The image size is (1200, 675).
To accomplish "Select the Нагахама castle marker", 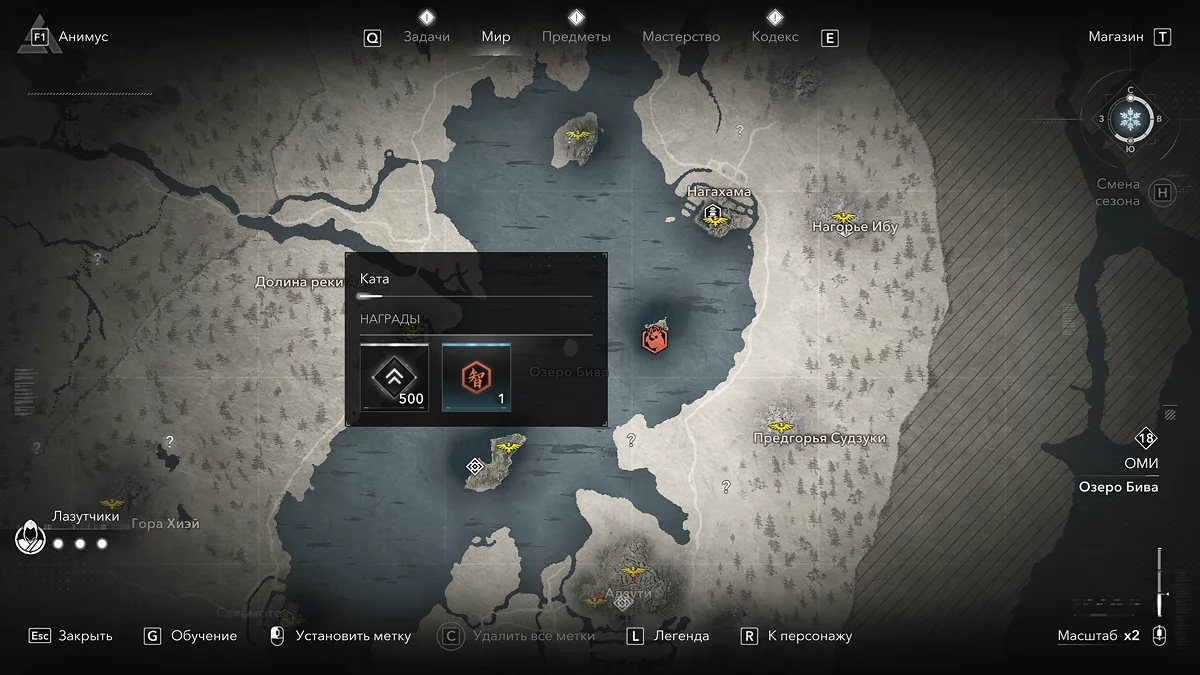I will tap(713, 212).
